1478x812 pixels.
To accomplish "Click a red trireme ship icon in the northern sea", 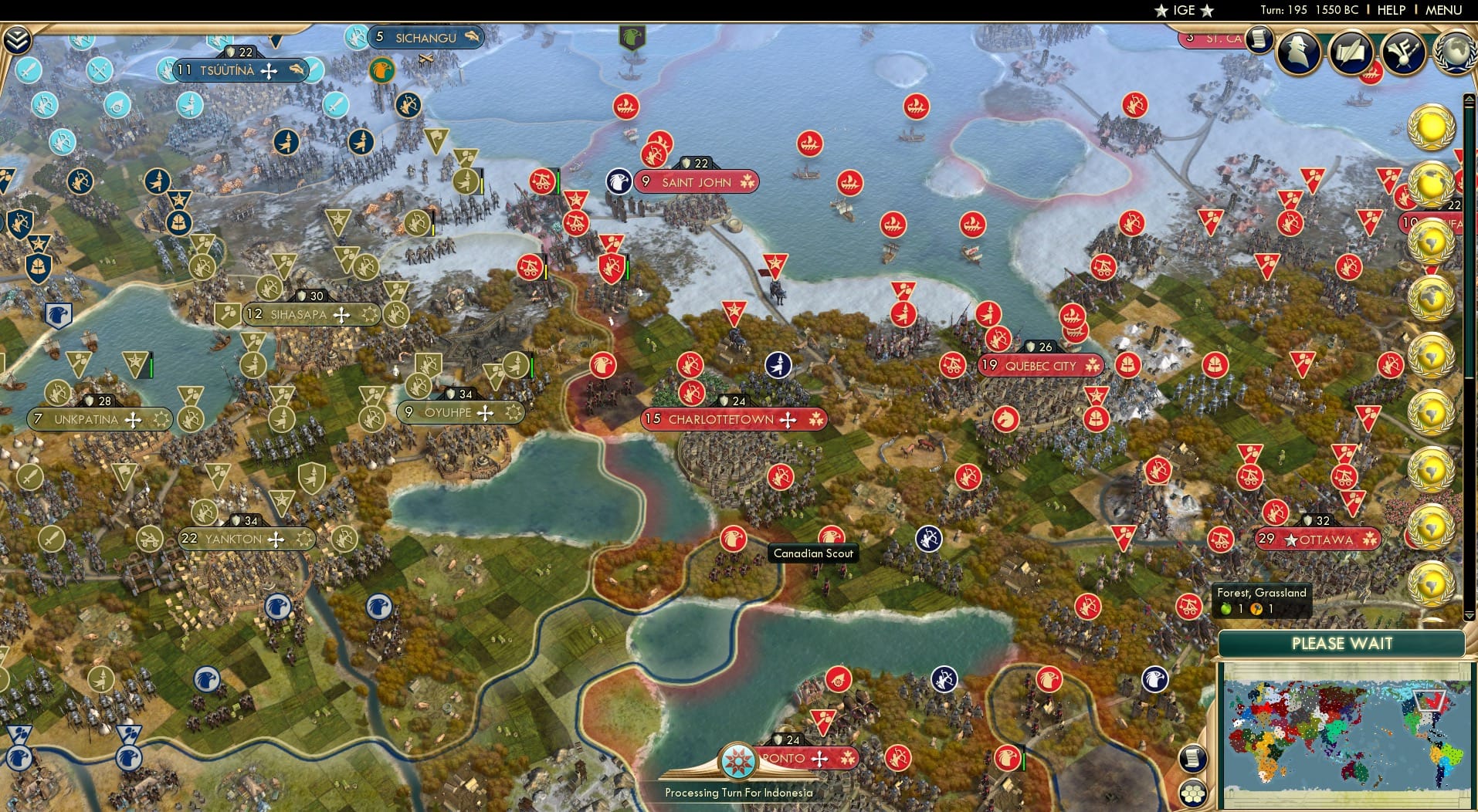I will (809, 143).
